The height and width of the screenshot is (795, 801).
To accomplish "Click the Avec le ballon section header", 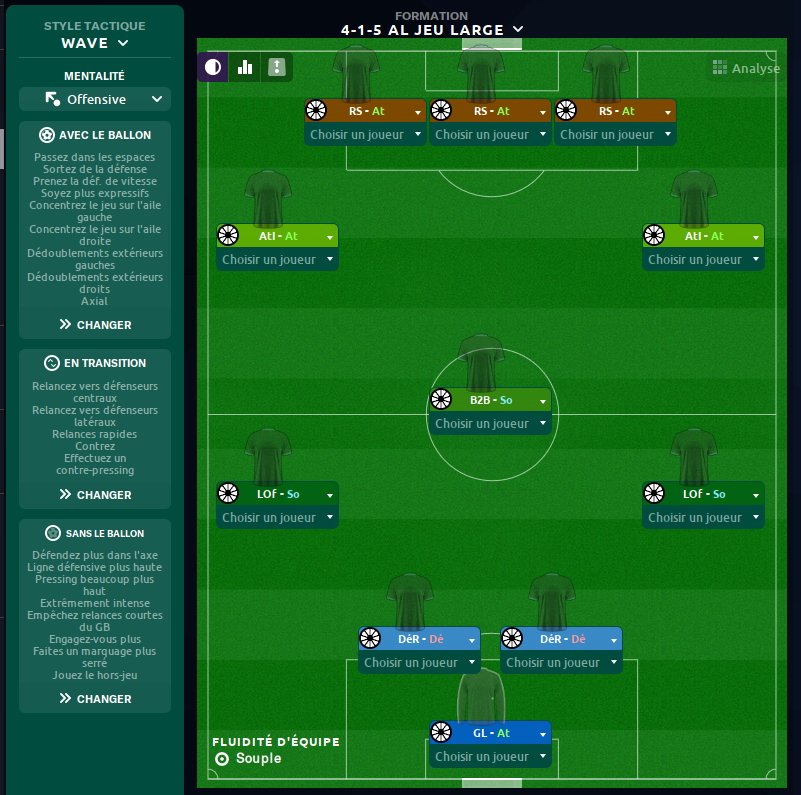I will pyautogui.click(x=95, y=135).
